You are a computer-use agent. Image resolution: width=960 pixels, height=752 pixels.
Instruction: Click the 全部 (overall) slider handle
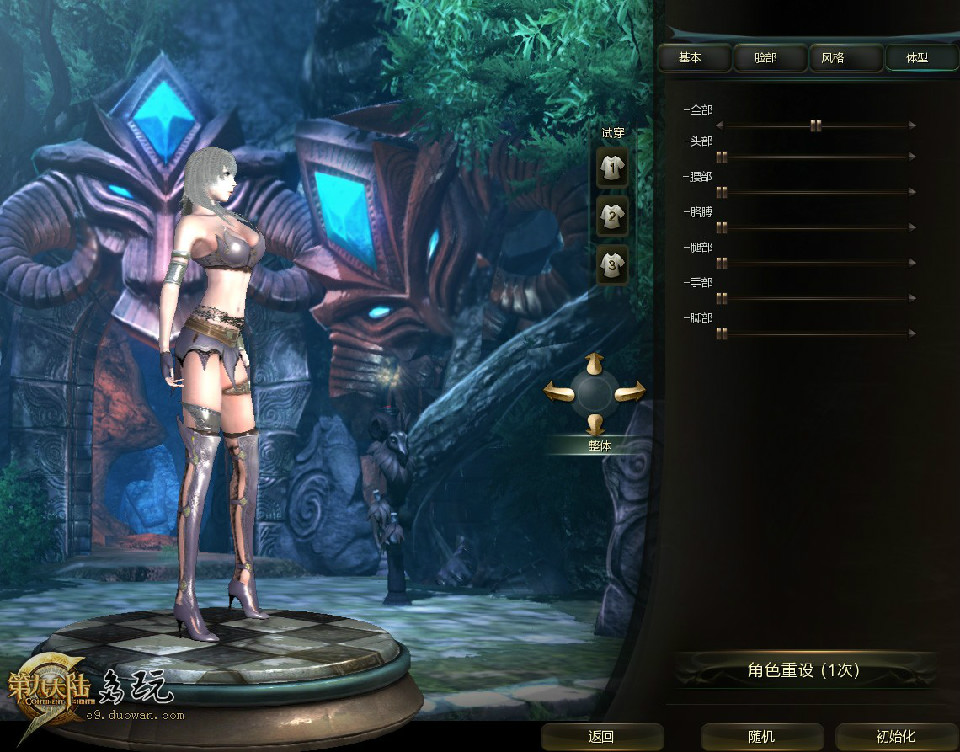coord(816,125)
